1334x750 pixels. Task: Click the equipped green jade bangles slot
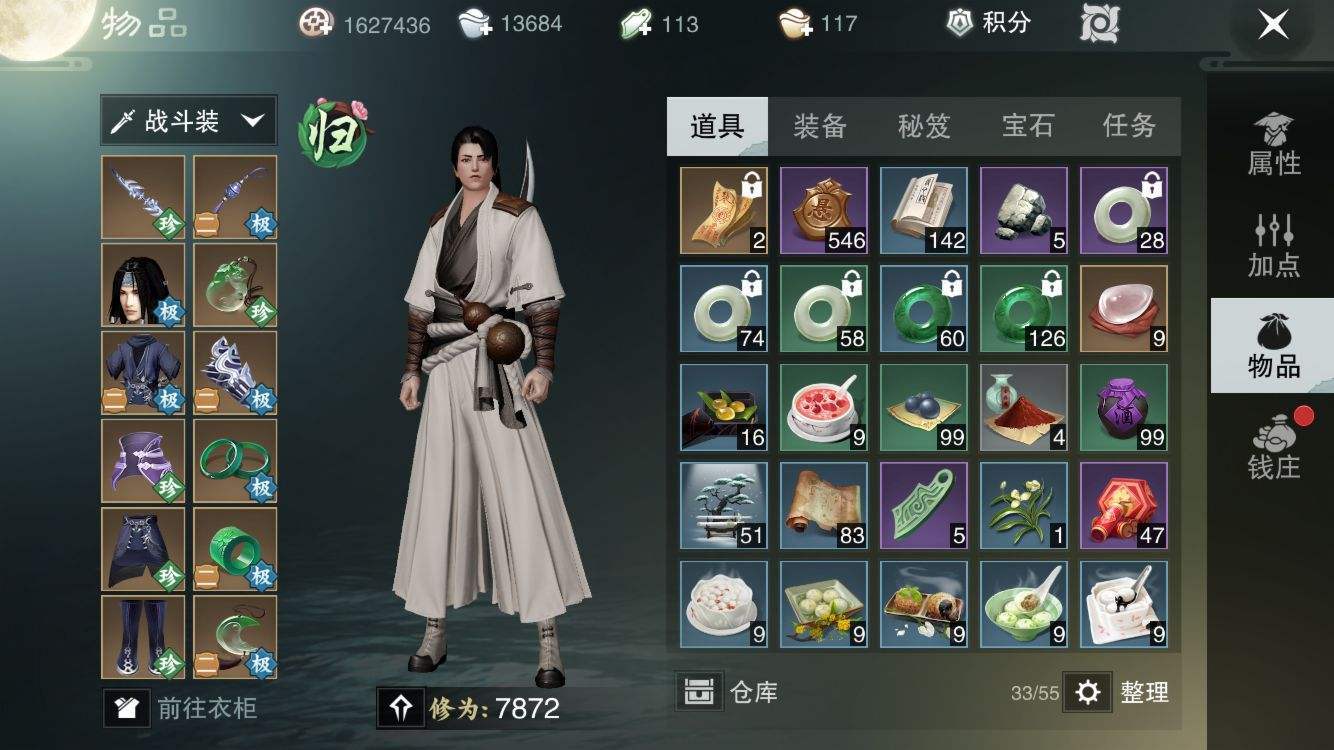pyautogui.click(x=235, y=460)
